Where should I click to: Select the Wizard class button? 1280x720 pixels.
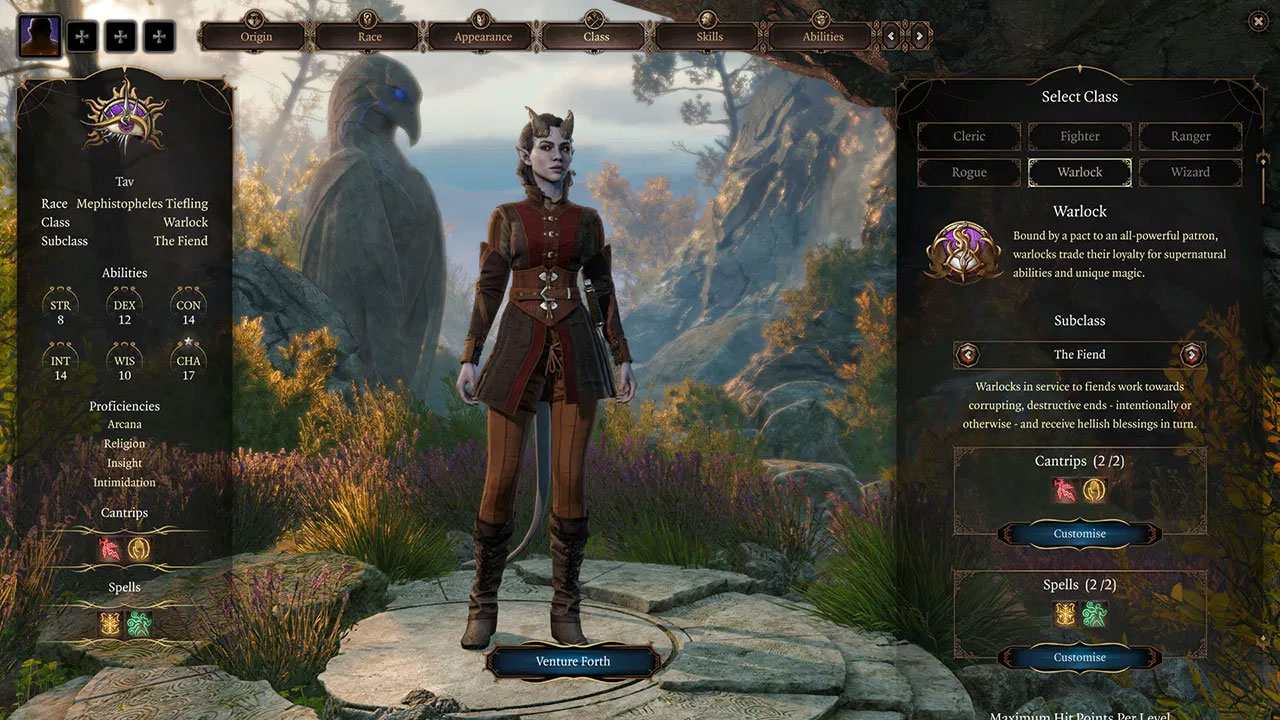pyautogui.click(x=1190, y=172)
